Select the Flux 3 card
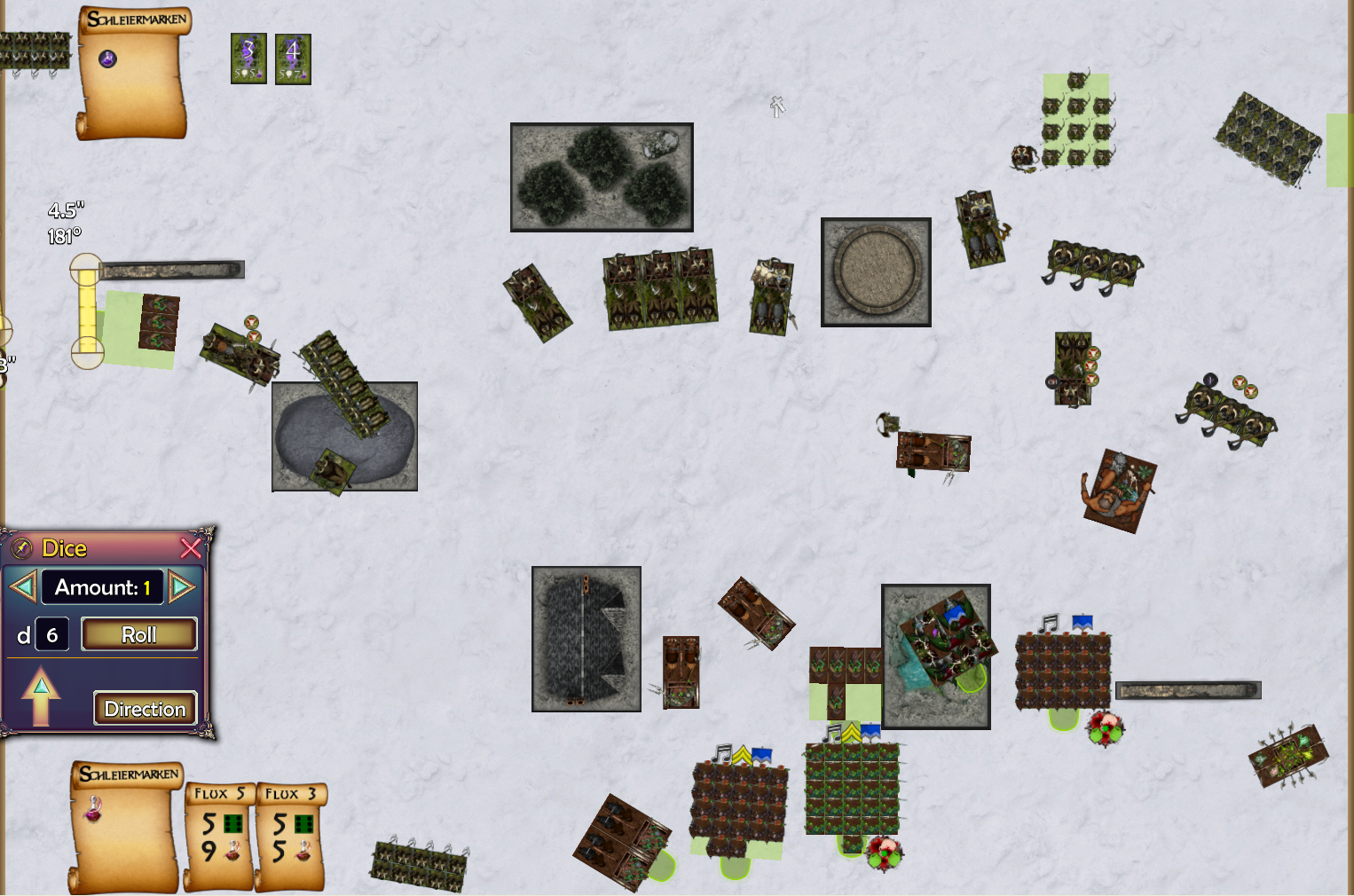The width and height of the screenshot is (1354, 896). pos(290,836)
